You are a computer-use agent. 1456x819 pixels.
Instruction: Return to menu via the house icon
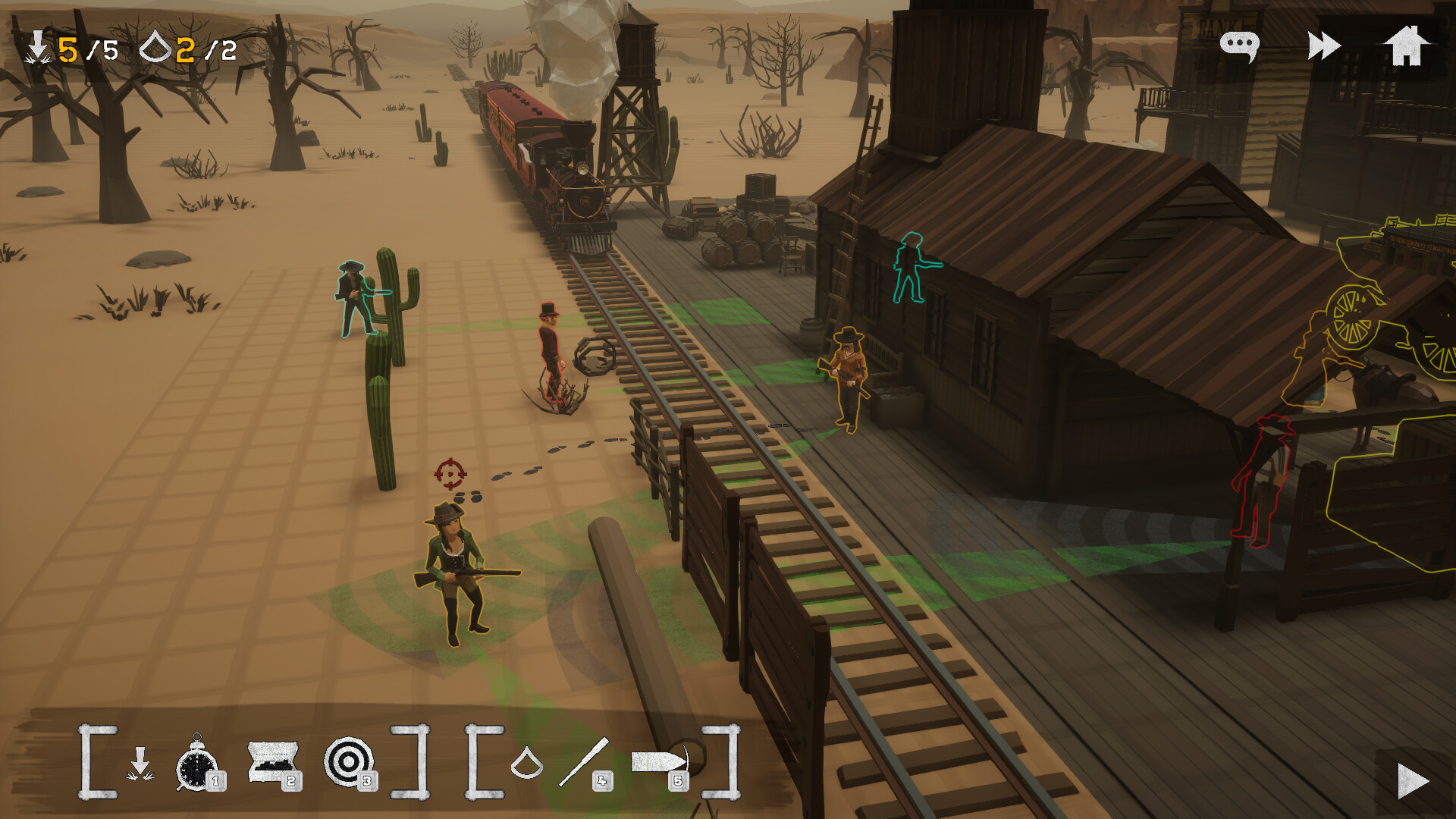tap(1407, 45)
